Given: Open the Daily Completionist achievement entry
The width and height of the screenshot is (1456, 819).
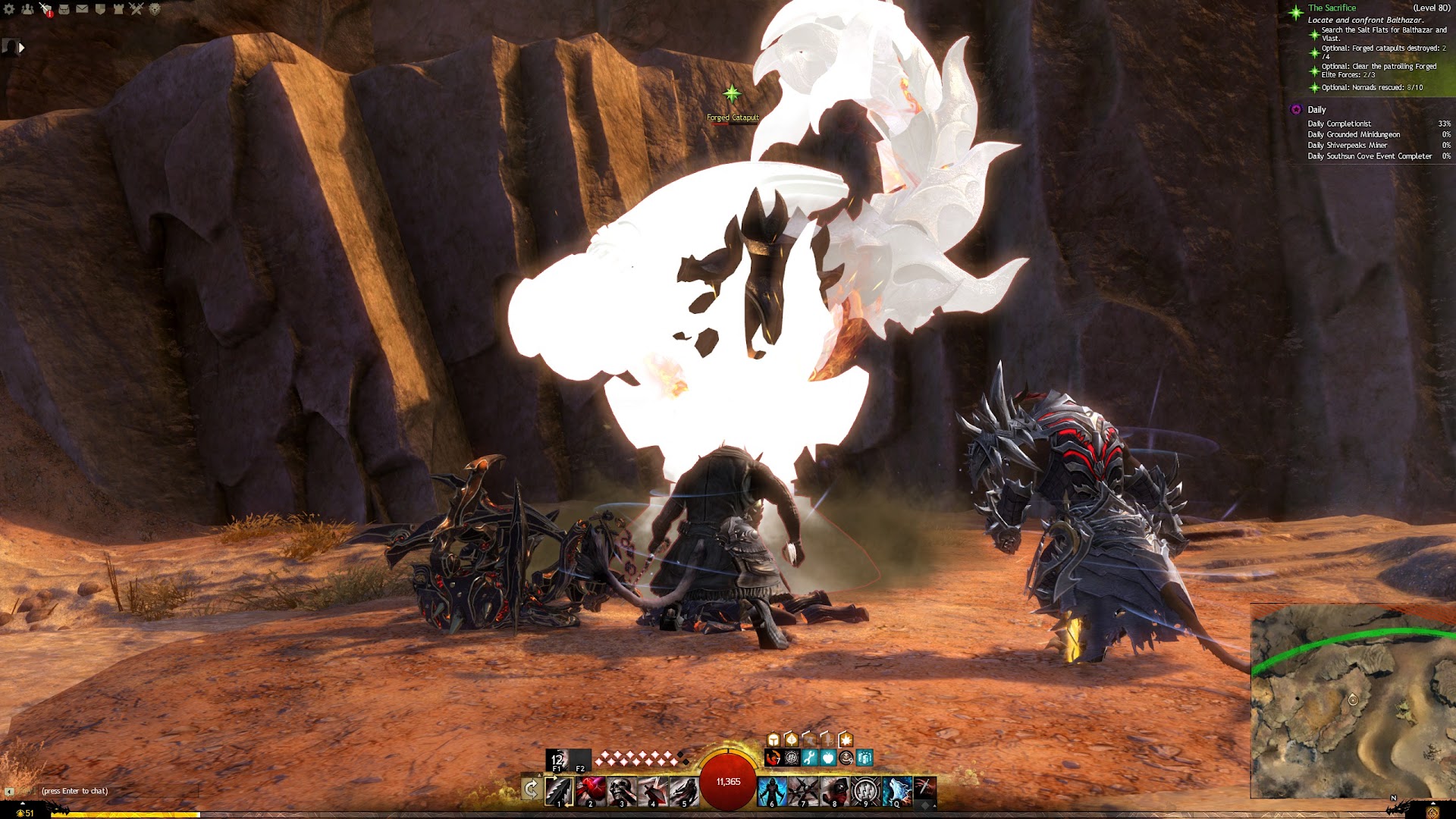Looking at the screenshot, I should pos(1339,124).
